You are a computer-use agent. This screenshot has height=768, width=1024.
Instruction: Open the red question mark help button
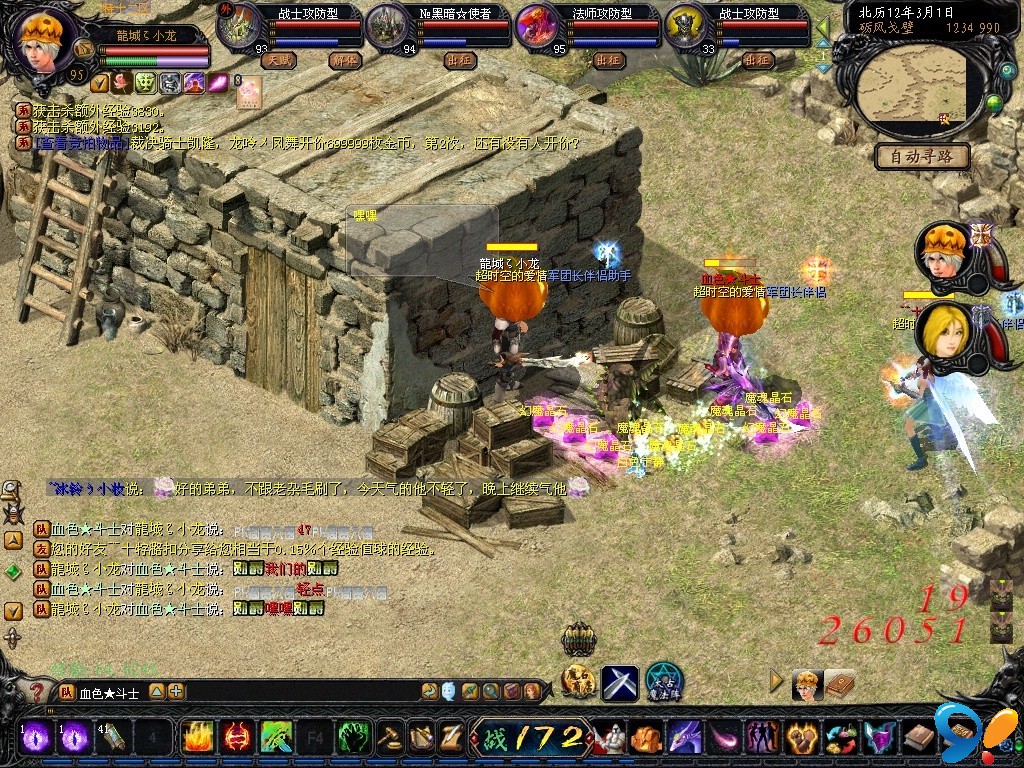pyautogui.click(x=37, y=692)
